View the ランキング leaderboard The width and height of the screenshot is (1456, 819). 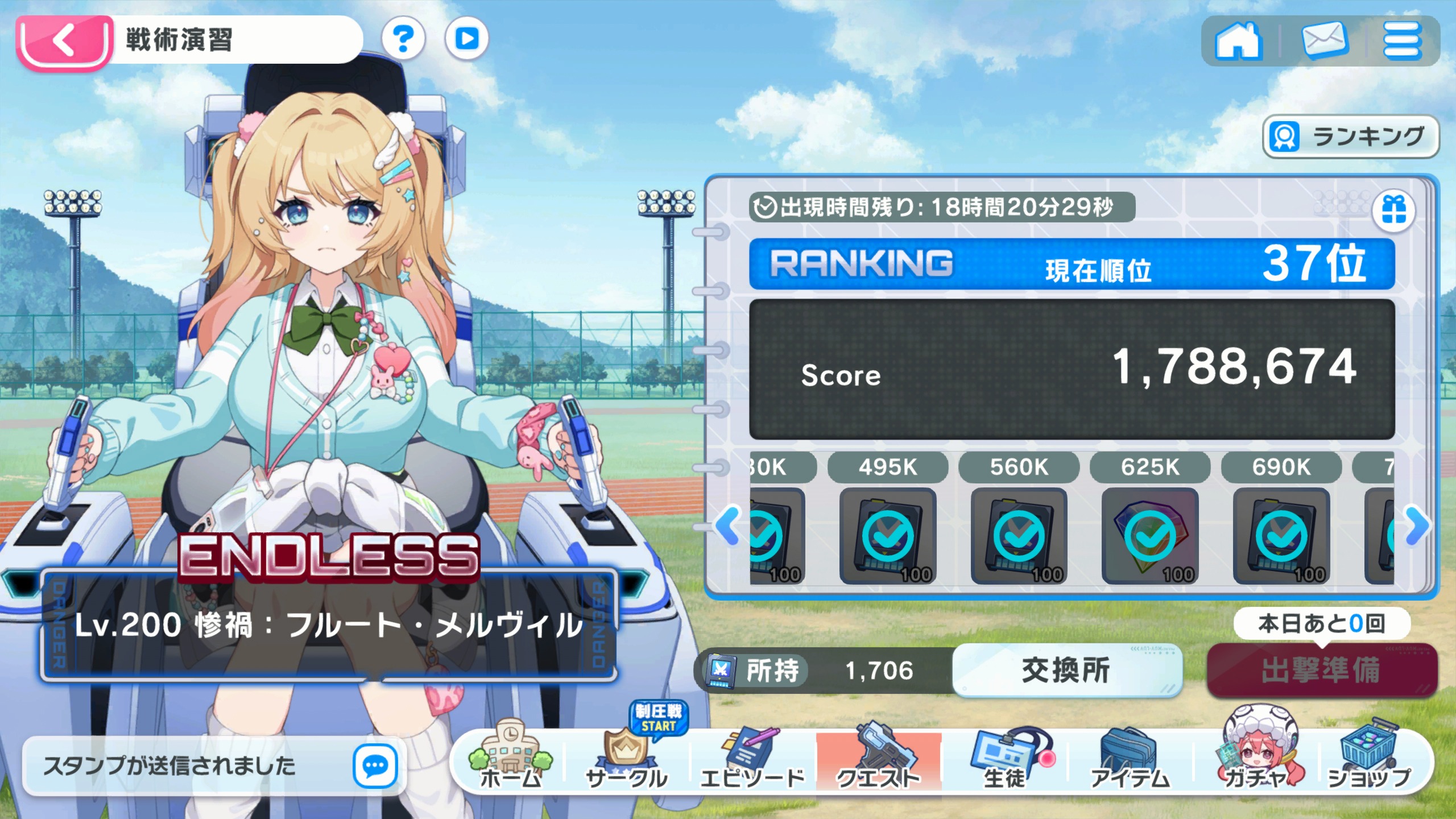coord(1351,136)
